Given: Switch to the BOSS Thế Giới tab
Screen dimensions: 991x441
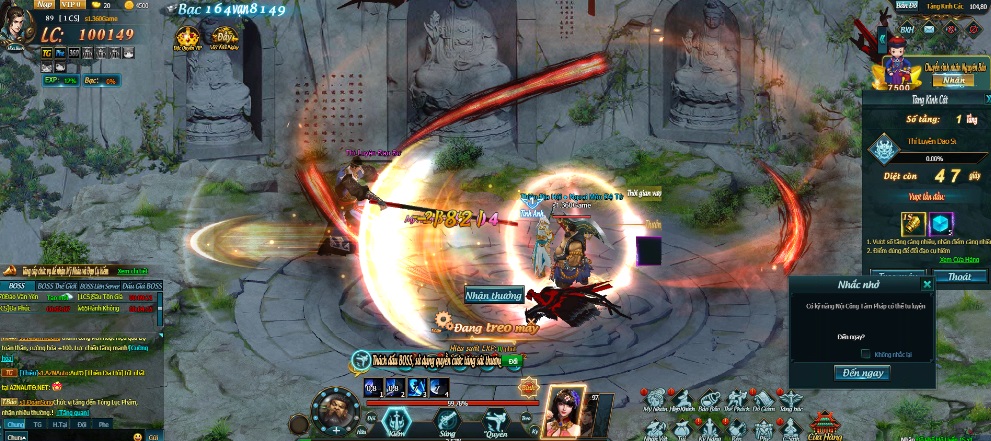Looking at the screenshot, I should (x=55, y=286).
